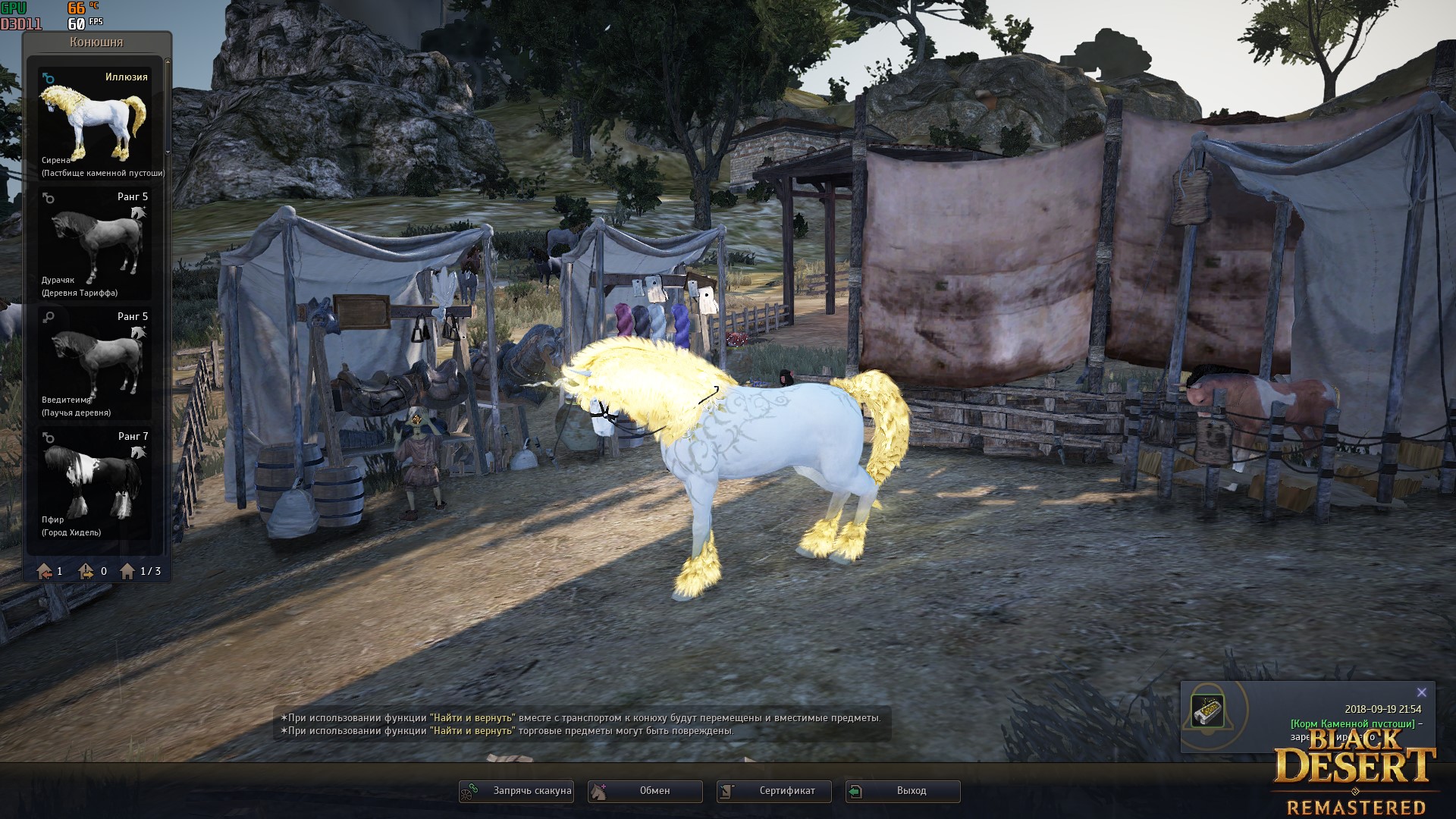Select the Пфир rank 7 horse

click(95, 483)
